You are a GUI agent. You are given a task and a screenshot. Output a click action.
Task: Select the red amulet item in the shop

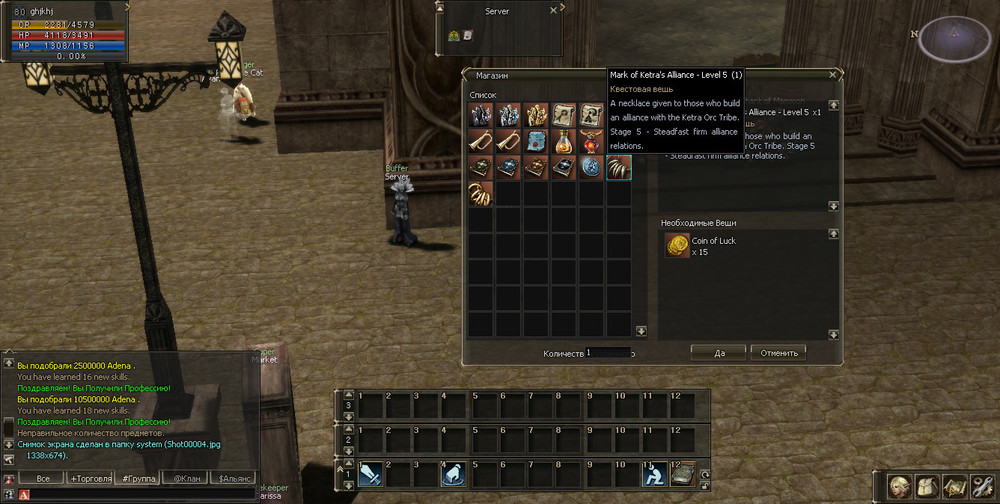point(592,141)
